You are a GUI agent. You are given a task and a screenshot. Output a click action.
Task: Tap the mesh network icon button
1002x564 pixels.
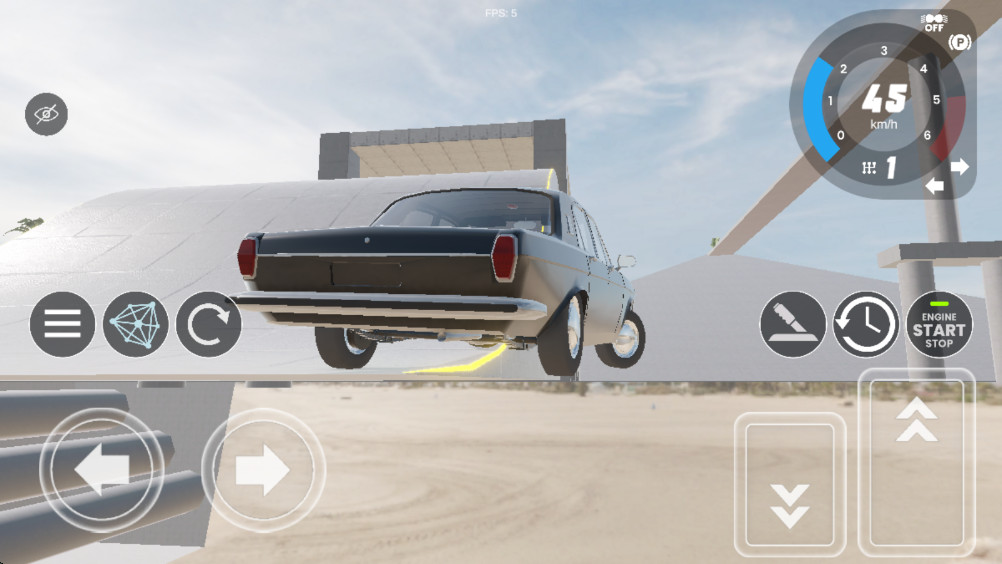(135, 324)
